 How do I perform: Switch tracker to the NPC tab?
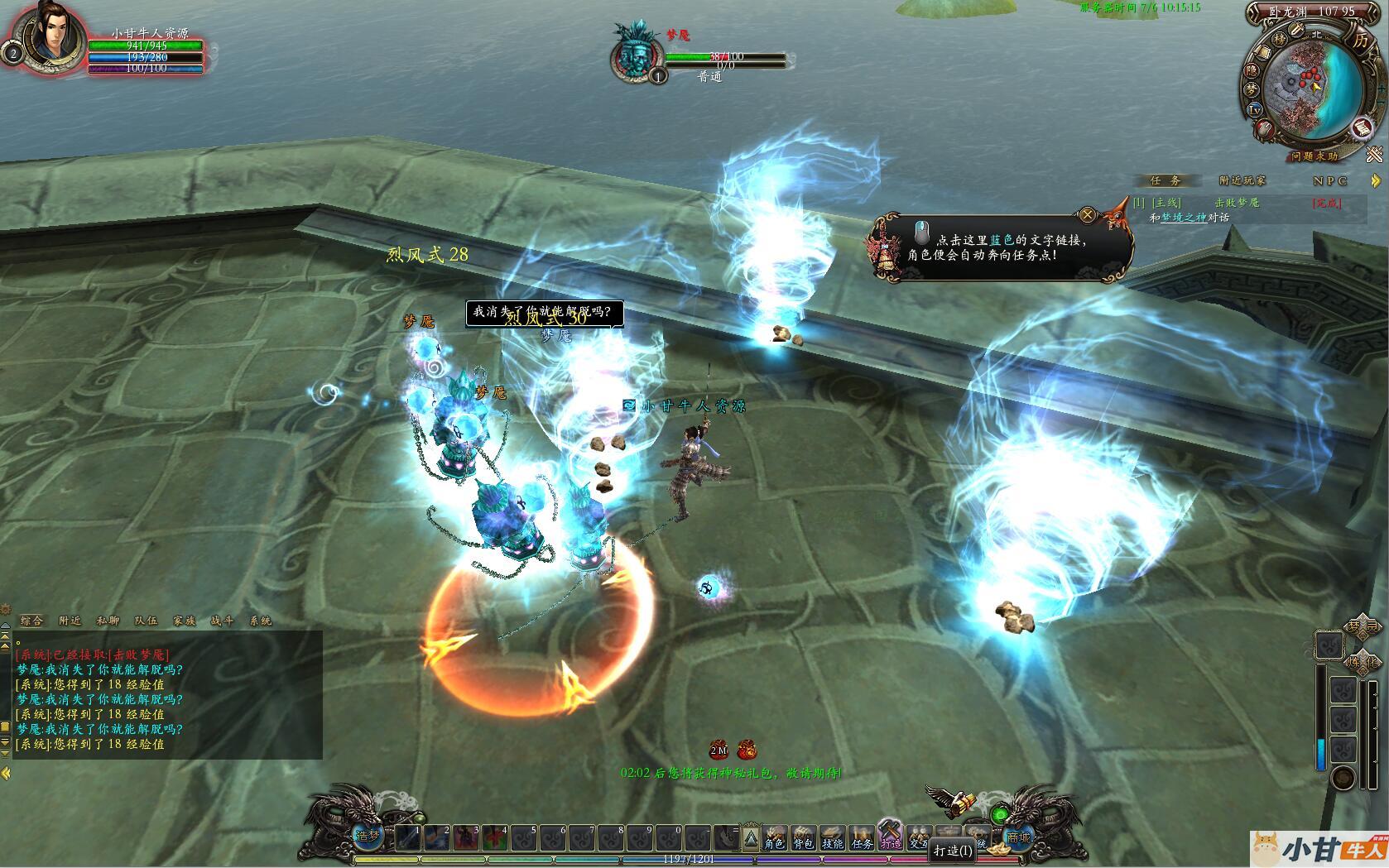[x=1329, y=180]
